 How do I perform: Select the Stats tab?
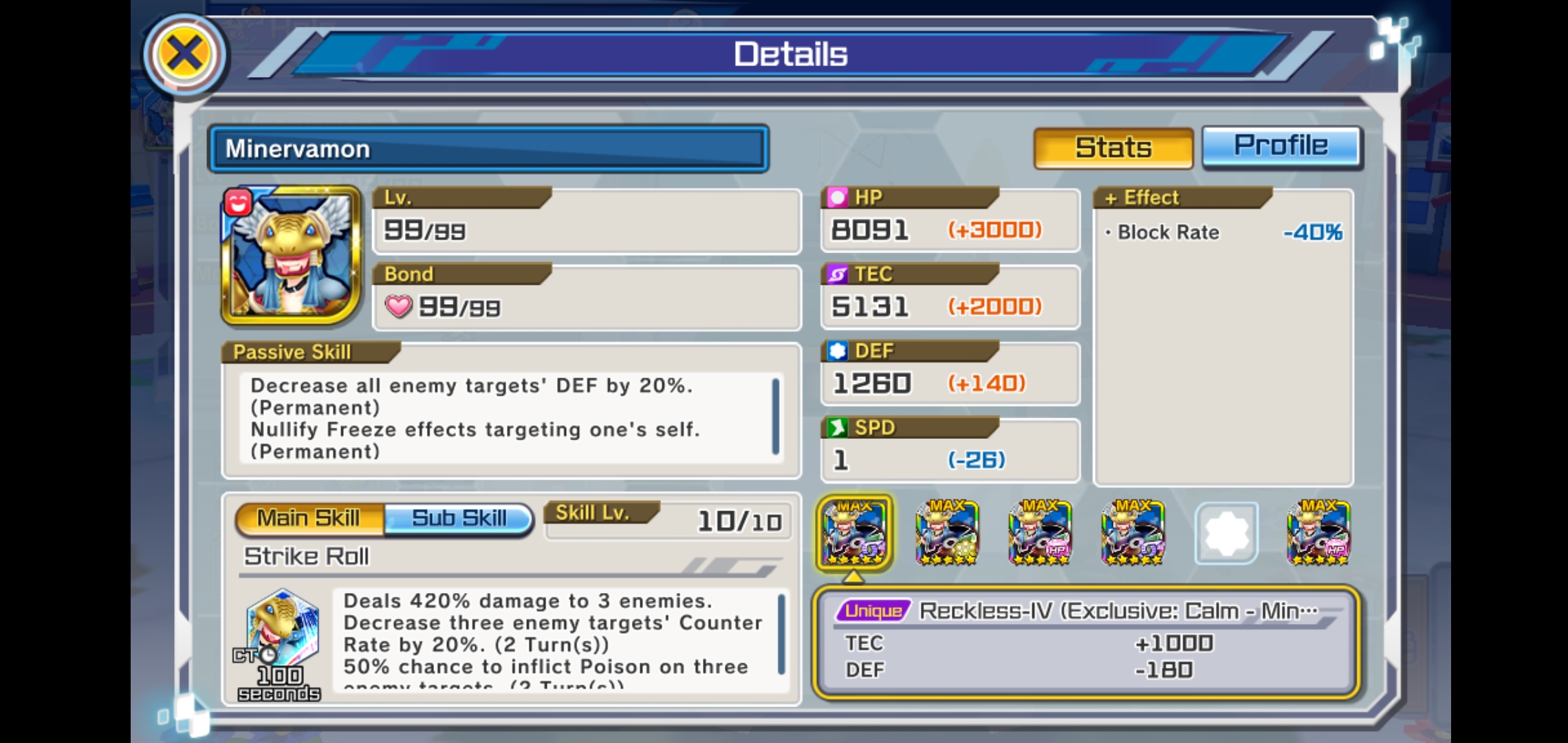coord(1112,146)
